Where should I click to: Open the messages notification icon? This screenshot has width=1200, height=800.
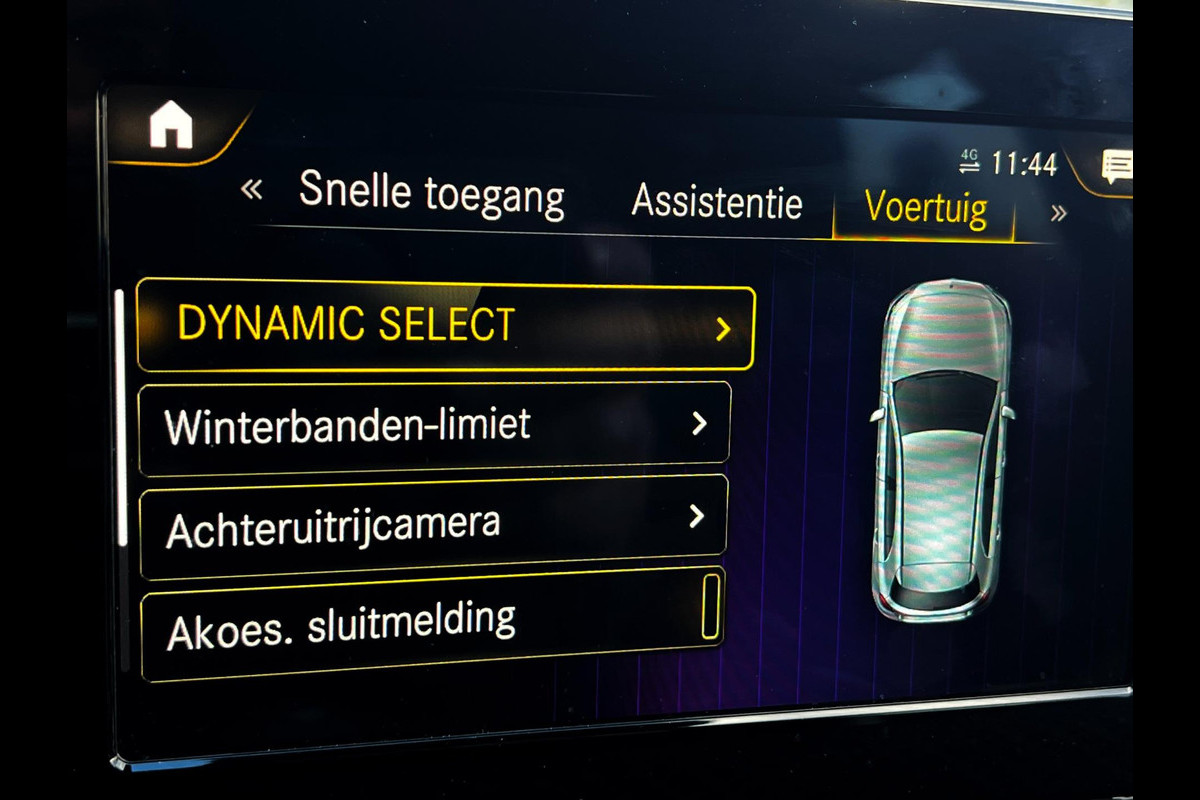[1116, 167]
